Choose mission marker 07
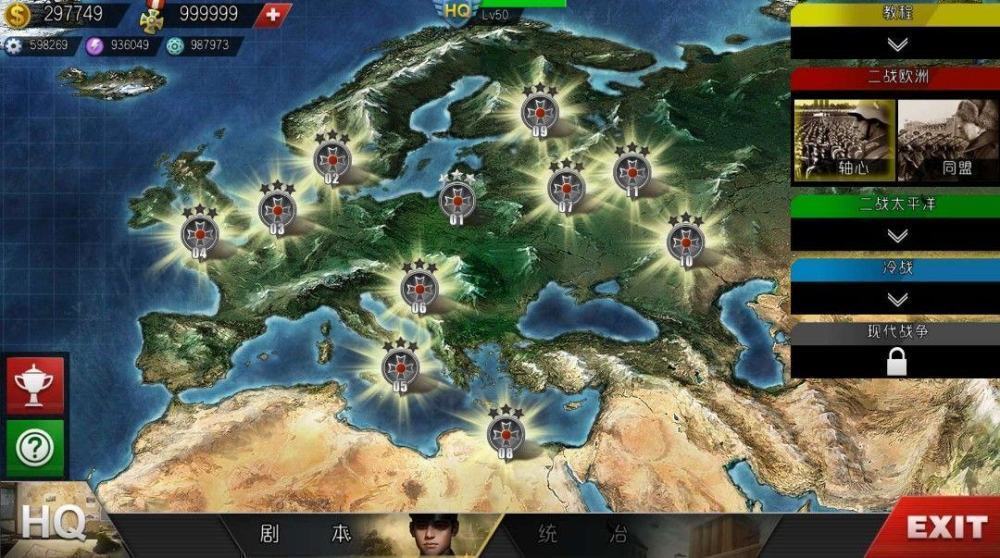The image size is (1000, 558). (x=566, y=186)
